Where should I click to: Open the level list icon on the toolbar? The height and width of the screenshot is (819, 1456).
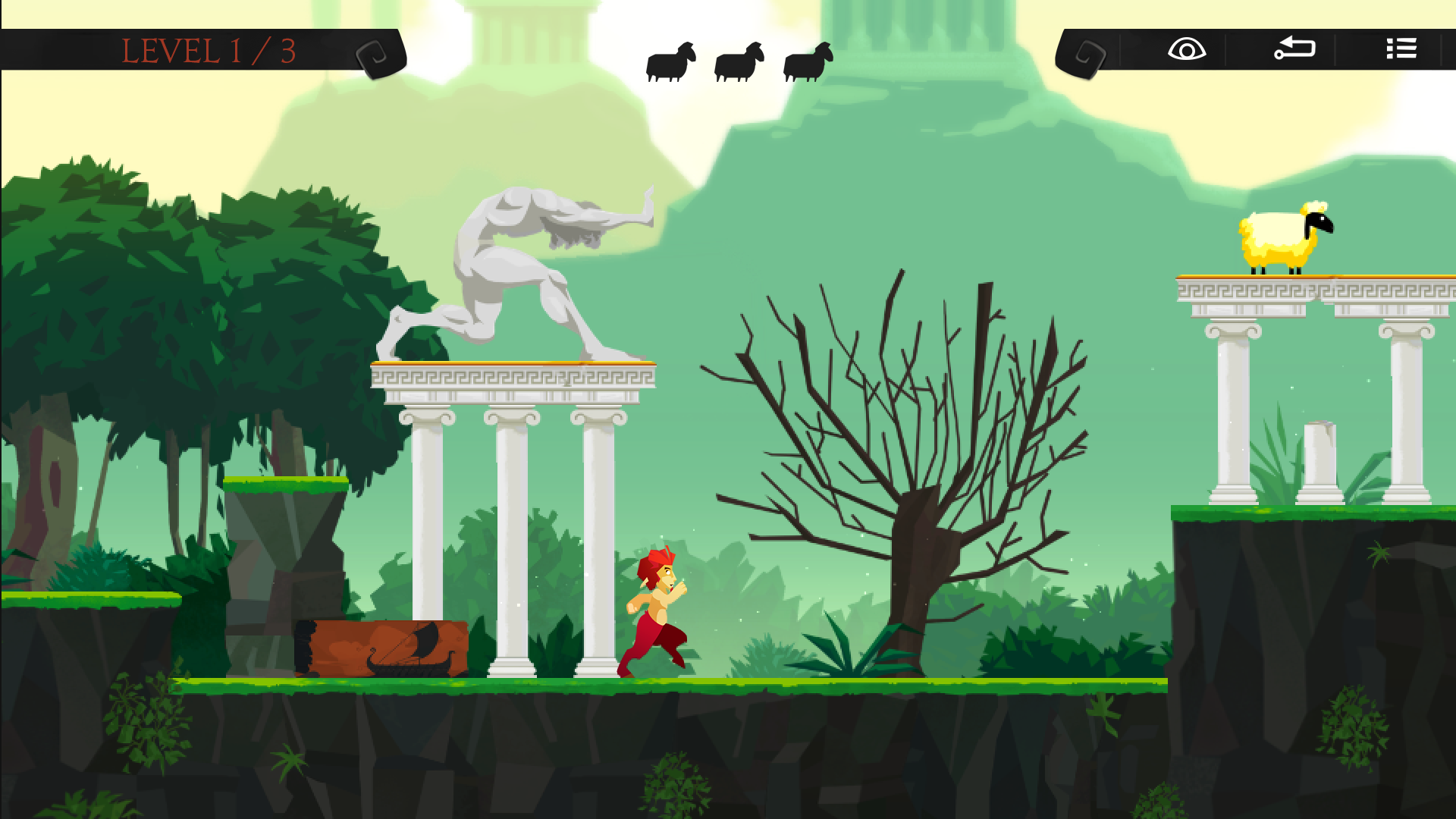[1401, 49]
